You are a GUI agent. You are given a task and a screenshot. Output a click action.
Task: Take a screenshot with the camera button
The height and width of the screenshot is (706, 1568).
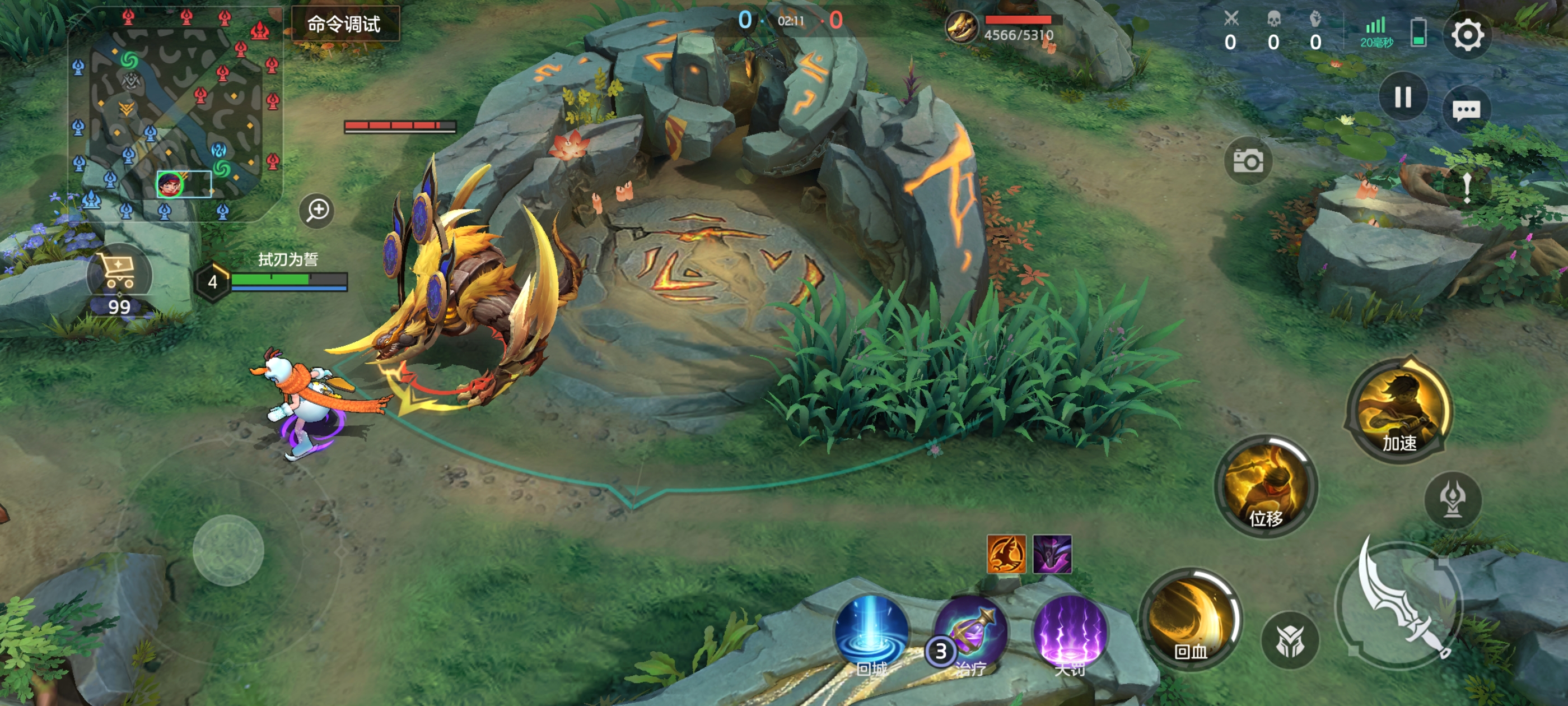(x=1247, y=161)
